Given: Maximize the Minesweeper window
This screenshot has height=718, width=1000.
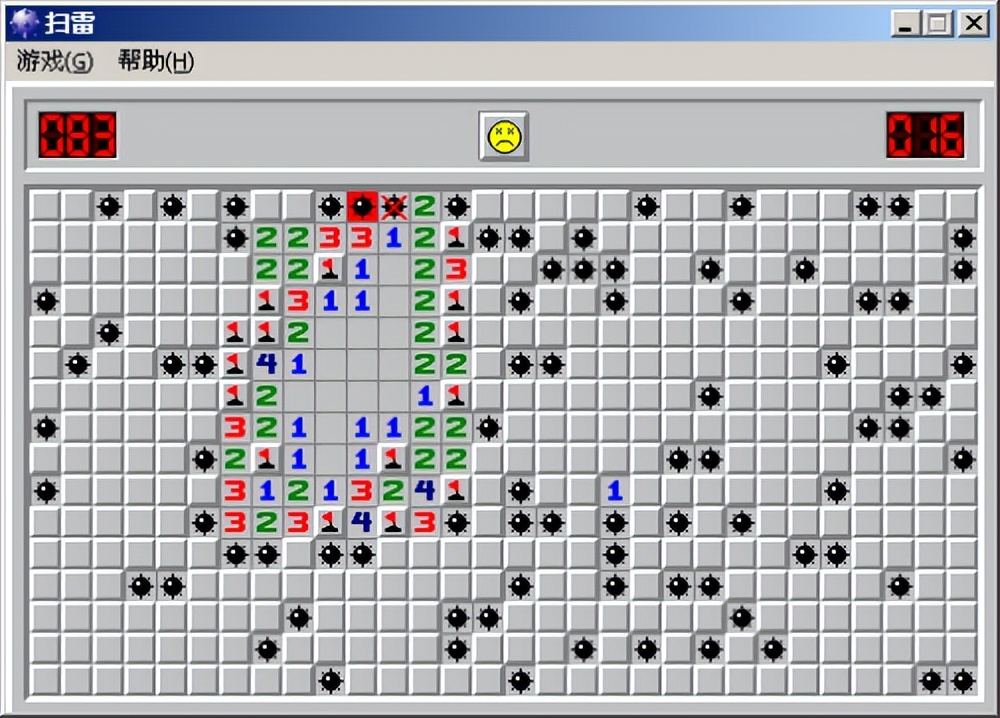Looking at the screenshot, I should [938, 23].
